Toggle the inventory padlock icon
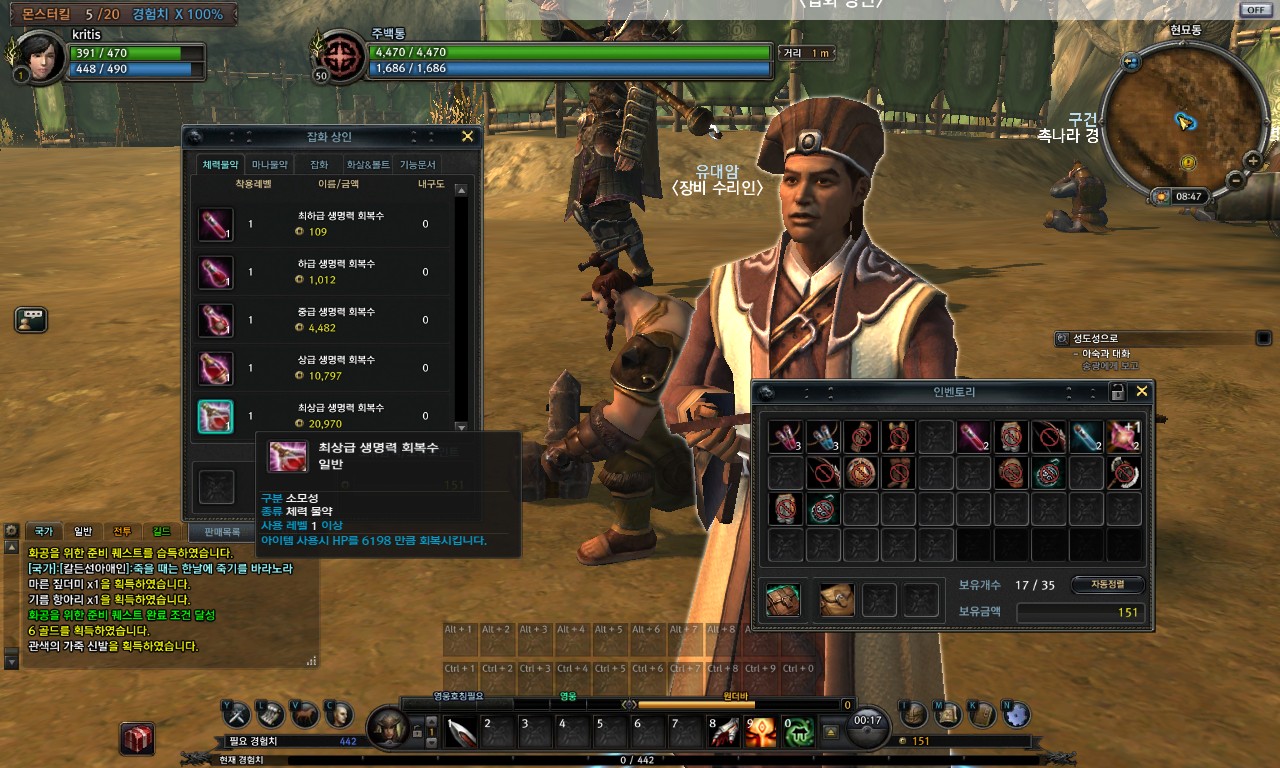Screen dimensions: 1280x768 1118,392
